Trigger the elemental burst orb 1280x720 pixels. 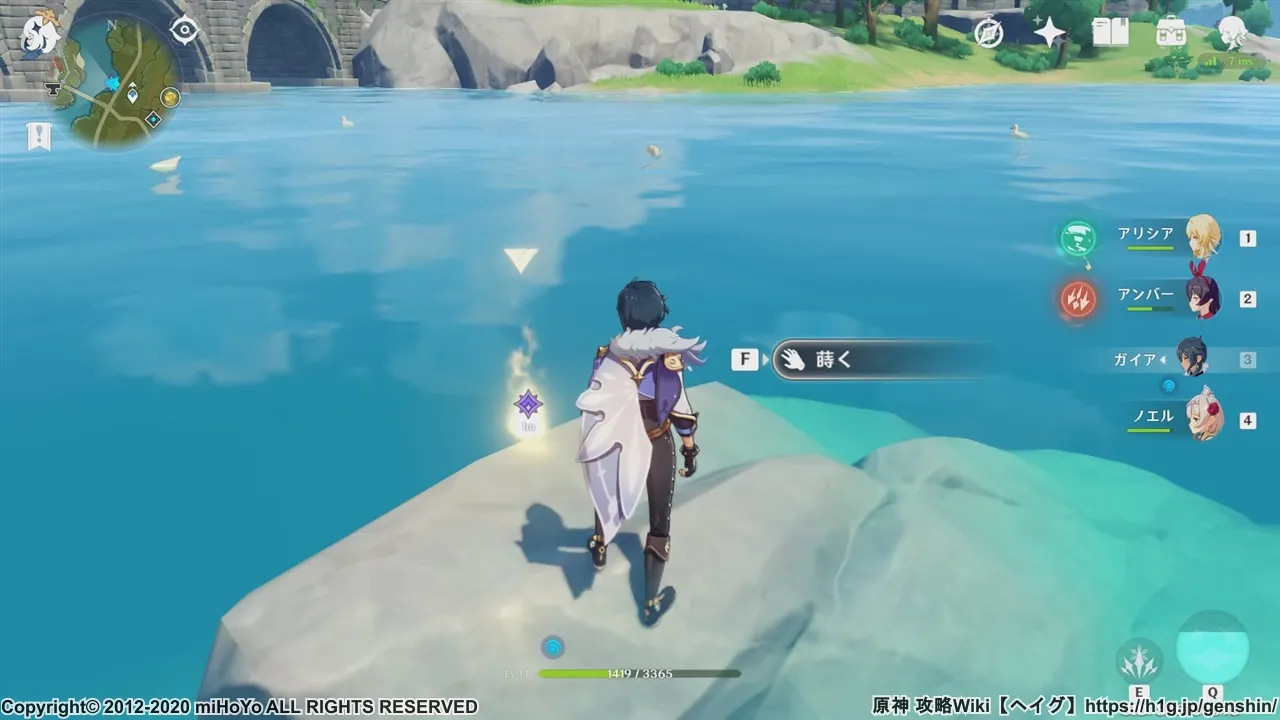coord(1212,648)
